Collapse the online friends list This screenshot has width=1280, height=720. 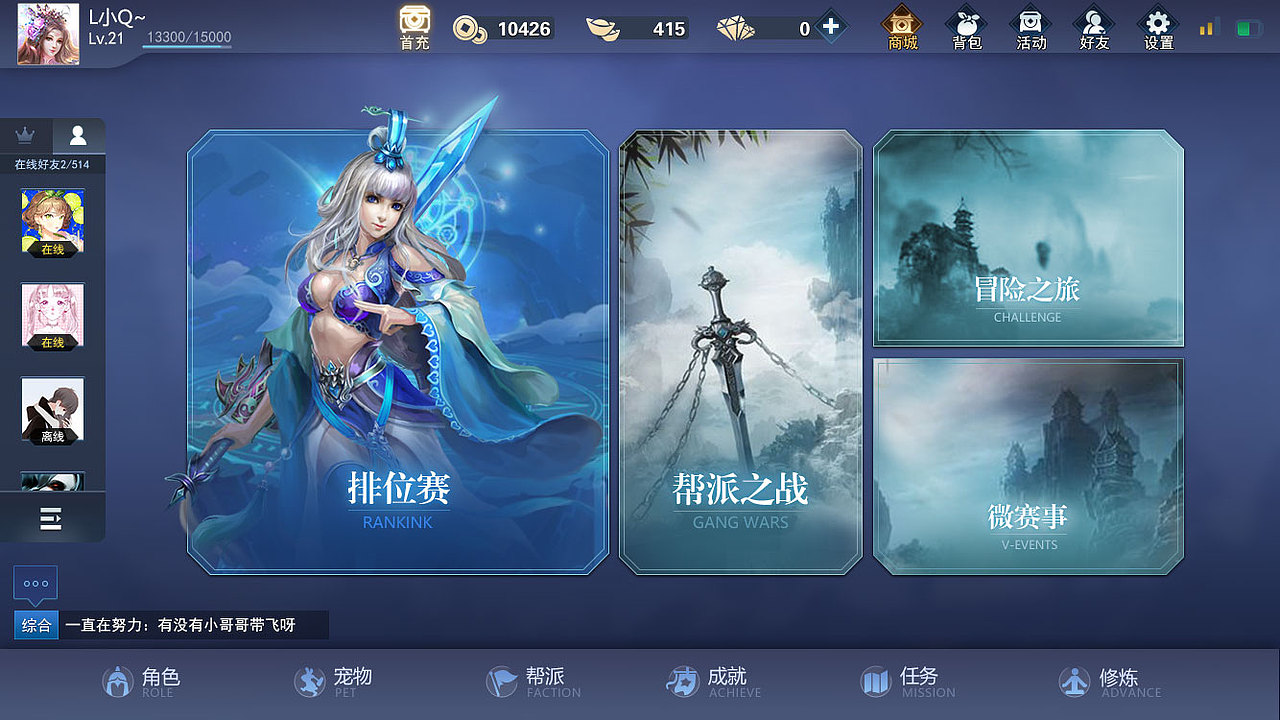(51, 519)
